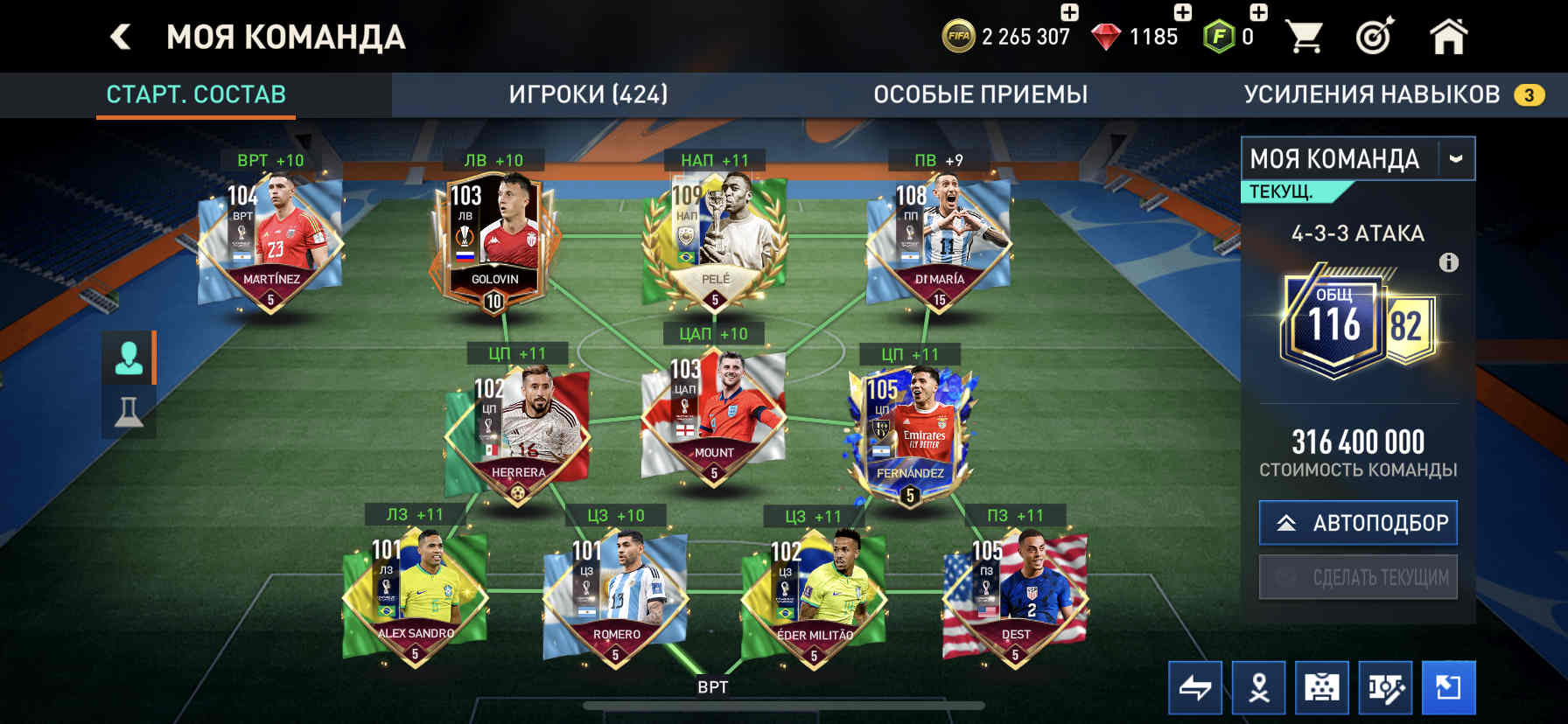Add more FIFA coins
Image resolution: width=1568 pixels, height=724 pixels.
(1069, 12)
